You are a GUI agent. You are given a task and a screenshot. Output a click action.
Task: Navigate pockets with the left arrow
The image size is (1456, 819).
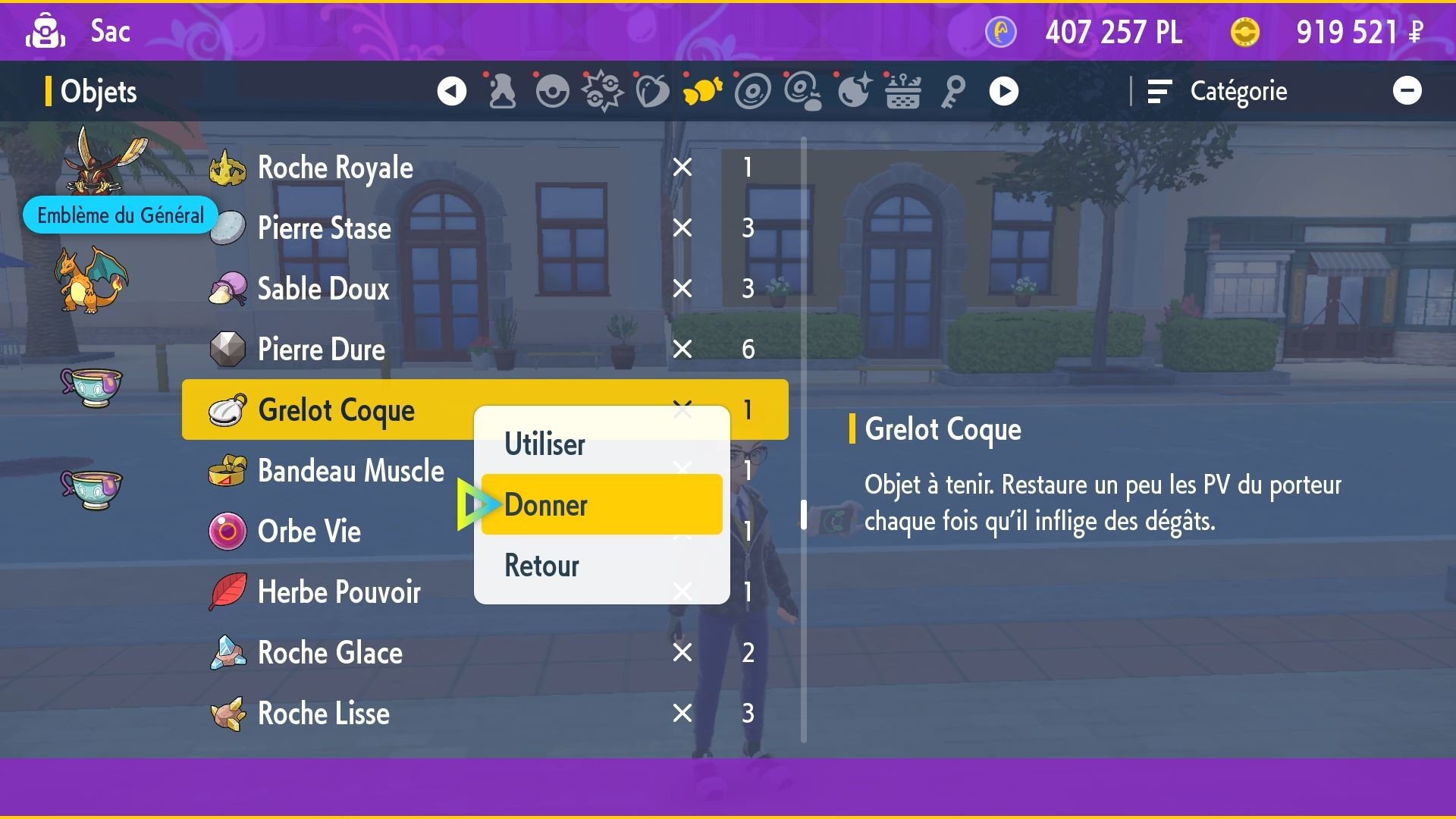click(x=451, y=91)
